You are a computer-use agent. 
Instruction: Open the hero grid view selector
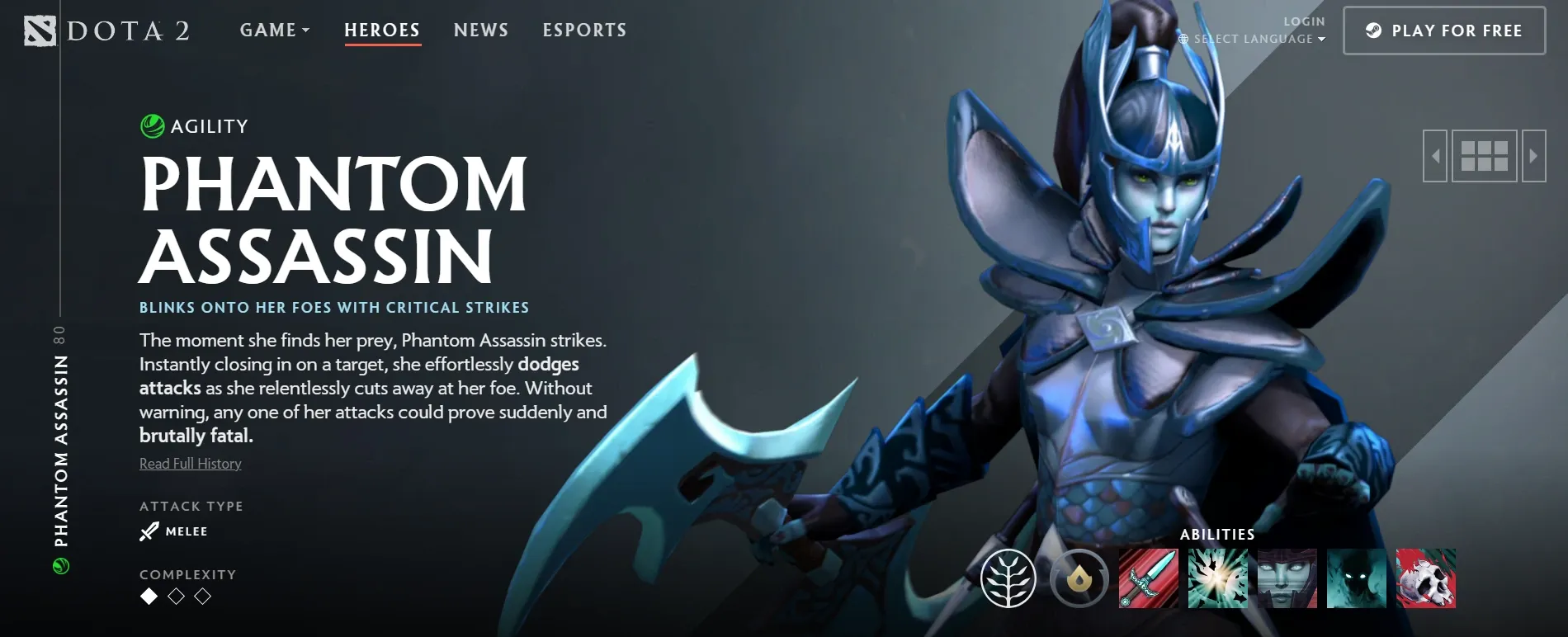click(1485, 154)
